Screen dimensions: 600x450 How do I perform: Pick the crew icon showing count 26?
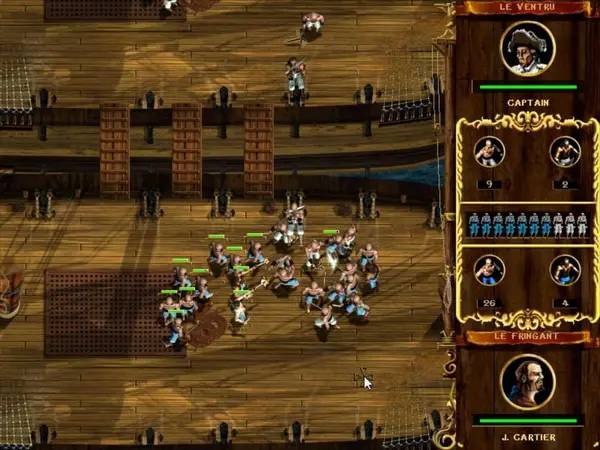tap(489, 271)
